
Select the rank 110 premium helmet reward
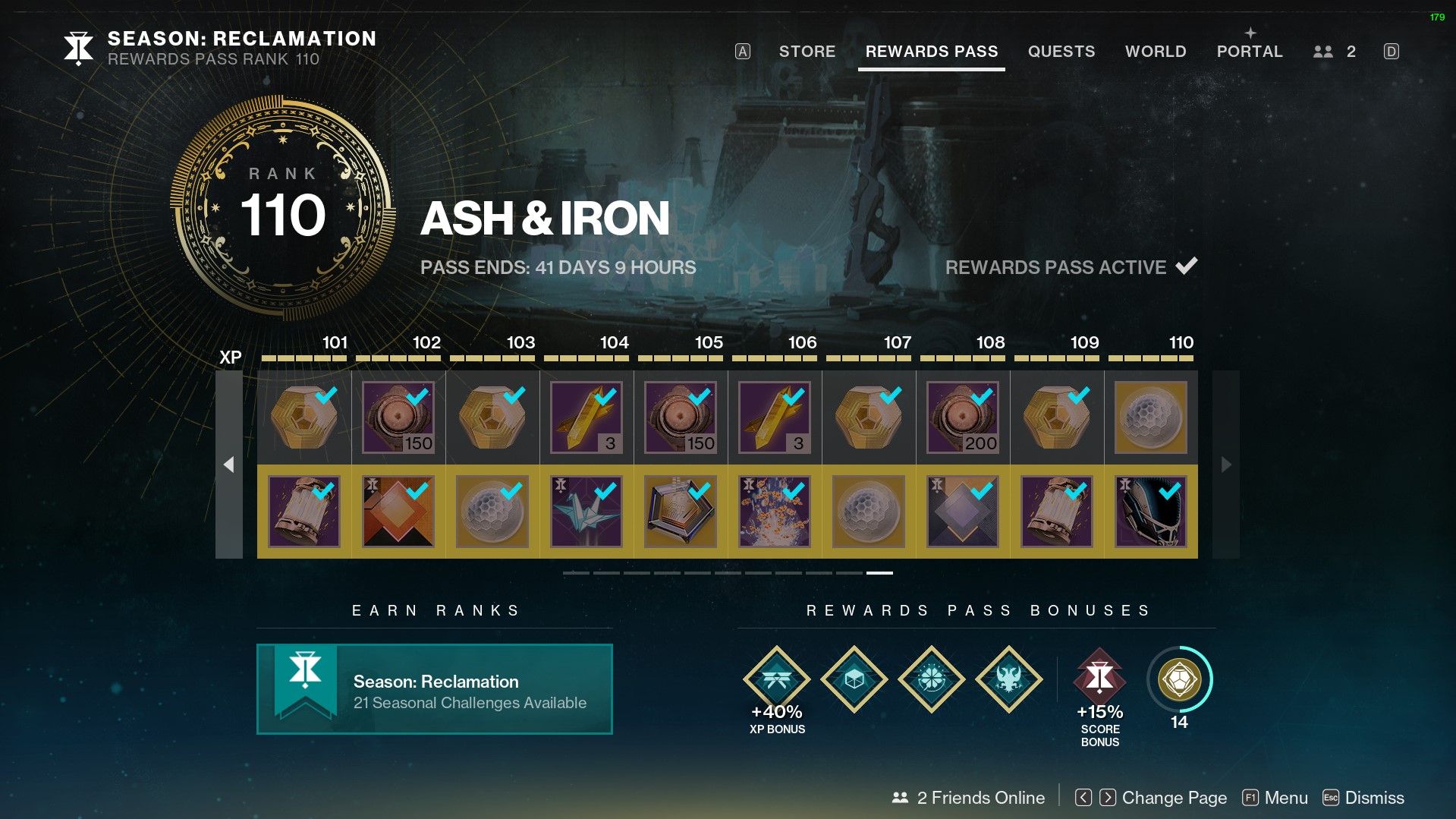[x=1150, y=512]
